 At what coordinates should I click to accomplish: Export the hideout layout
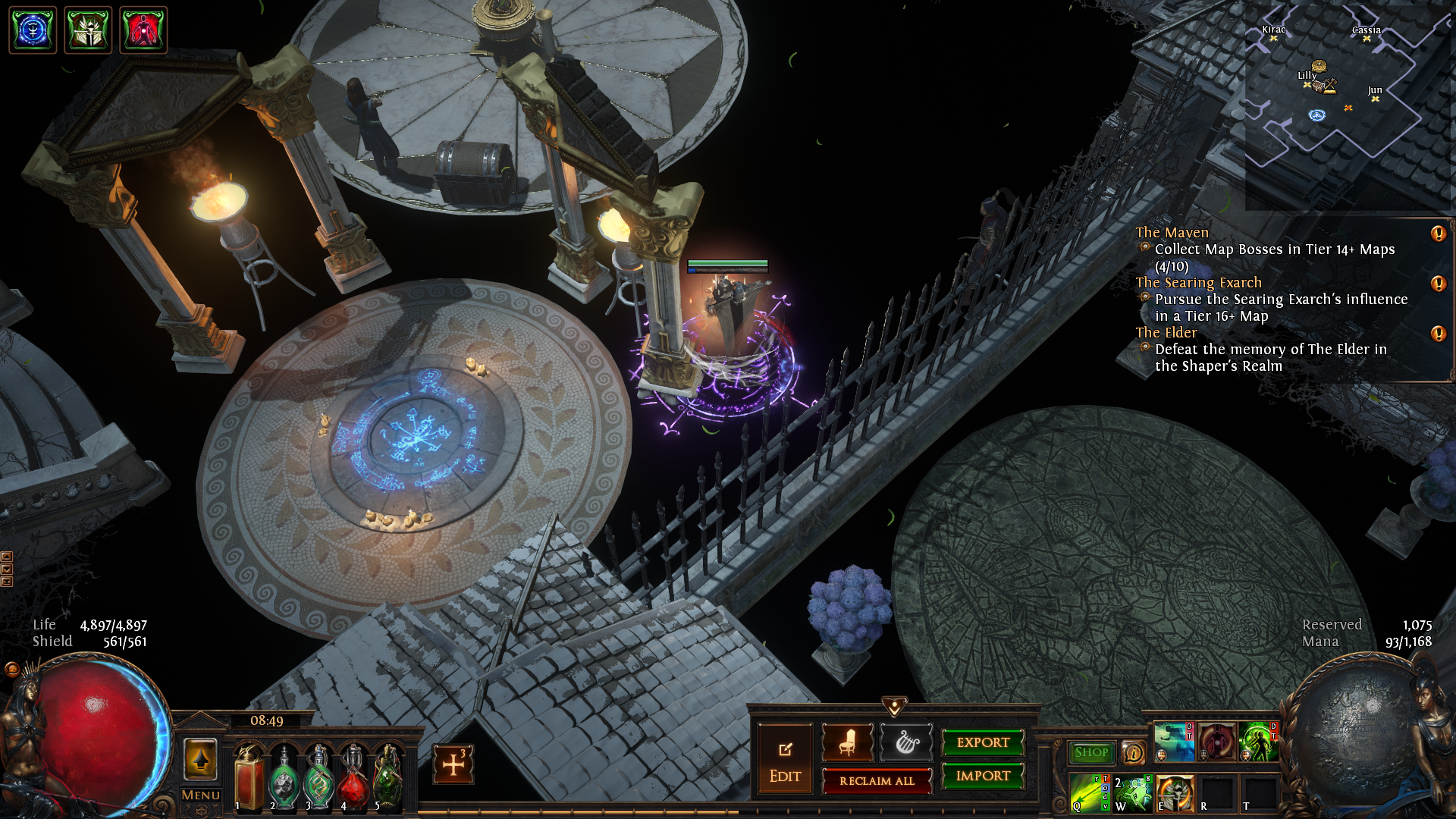(983, 742)
